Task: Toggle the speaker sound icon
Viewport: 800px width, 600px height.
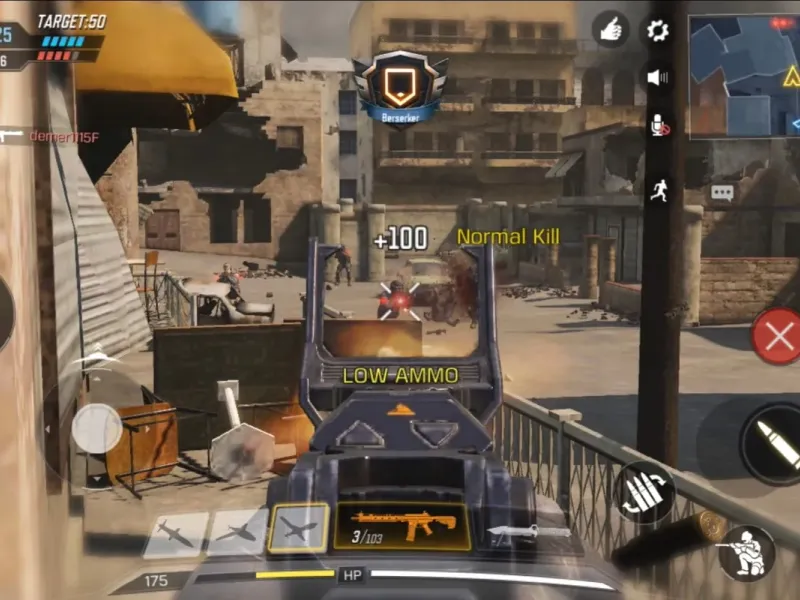Action: [657, 77]
